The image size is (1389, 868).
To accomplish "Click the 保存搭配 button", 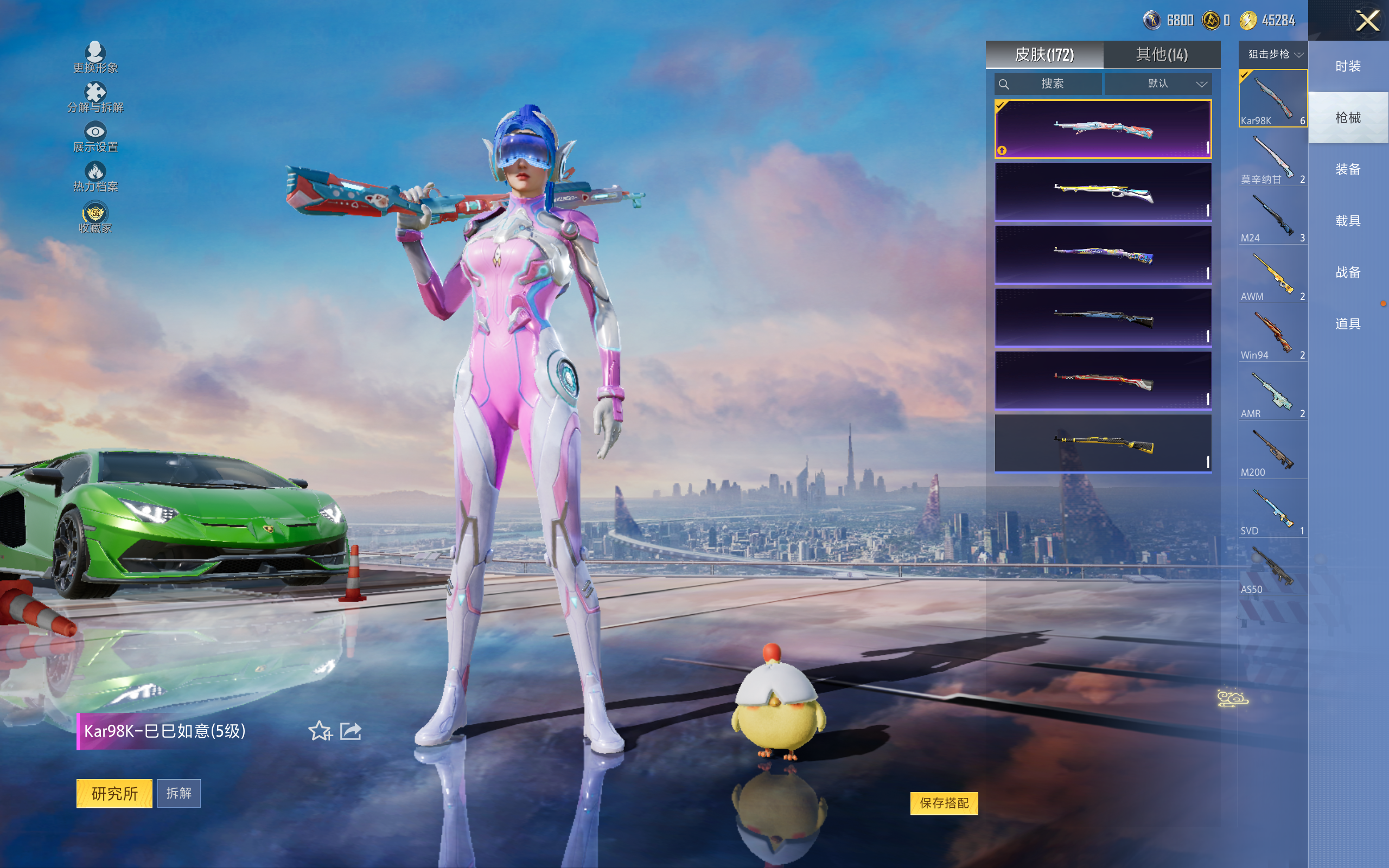I will pos(944,803).
